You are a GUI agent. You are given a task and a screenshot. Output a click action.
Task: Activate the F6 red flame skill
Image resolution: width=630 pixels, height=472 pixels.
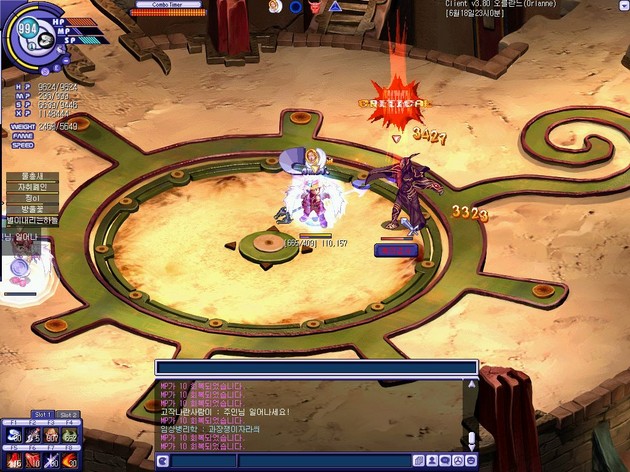point(33,461)
